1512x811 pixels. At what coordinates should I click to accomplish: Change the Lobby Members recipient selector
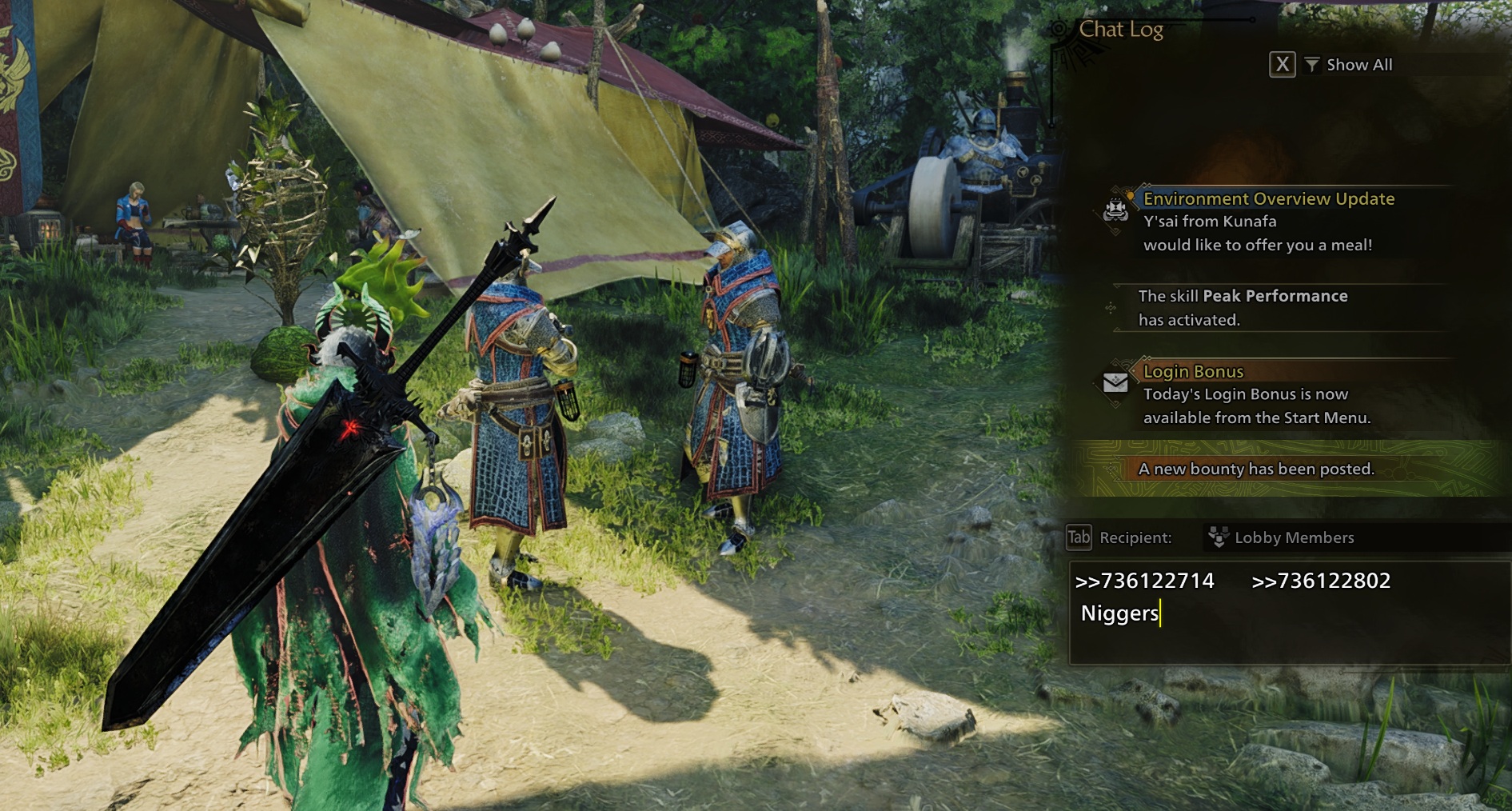click(x=1293, y=537)
